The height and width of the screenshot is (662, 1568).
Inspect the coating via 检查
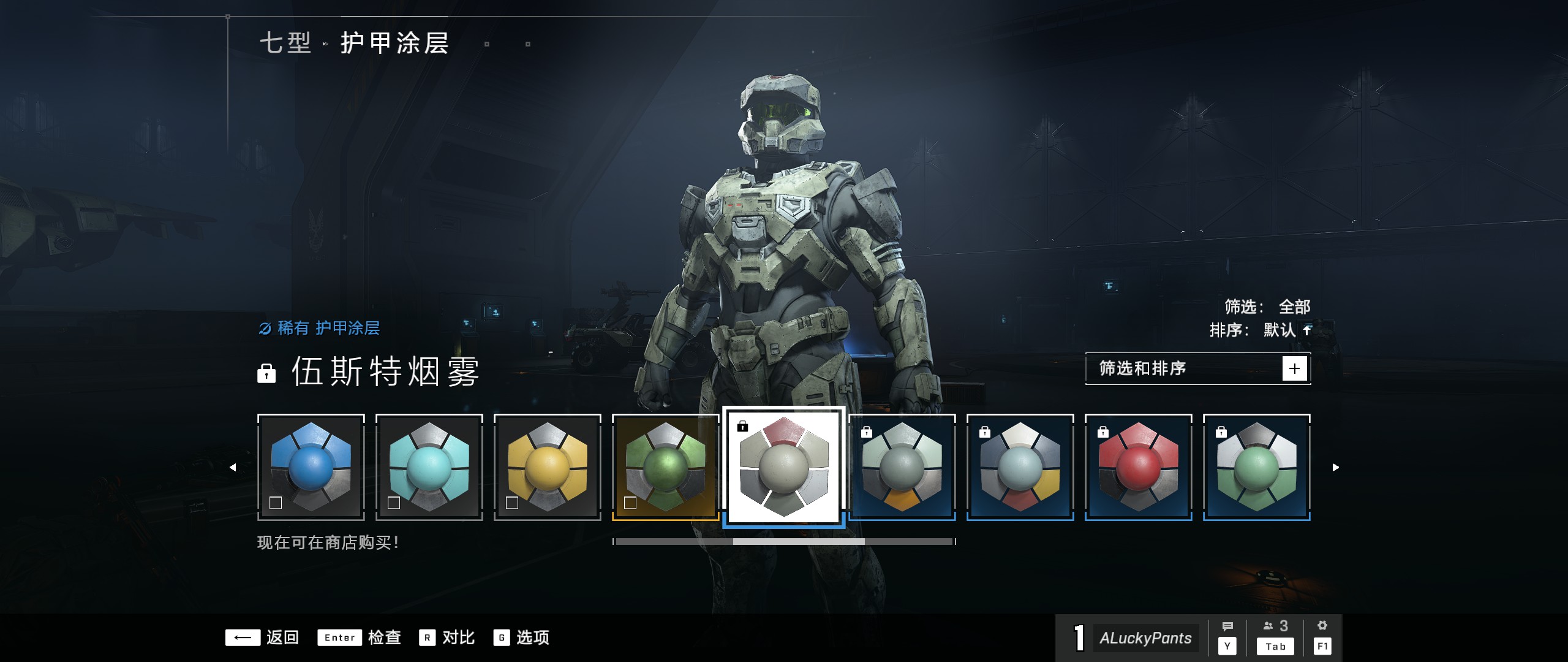[359, 637]
